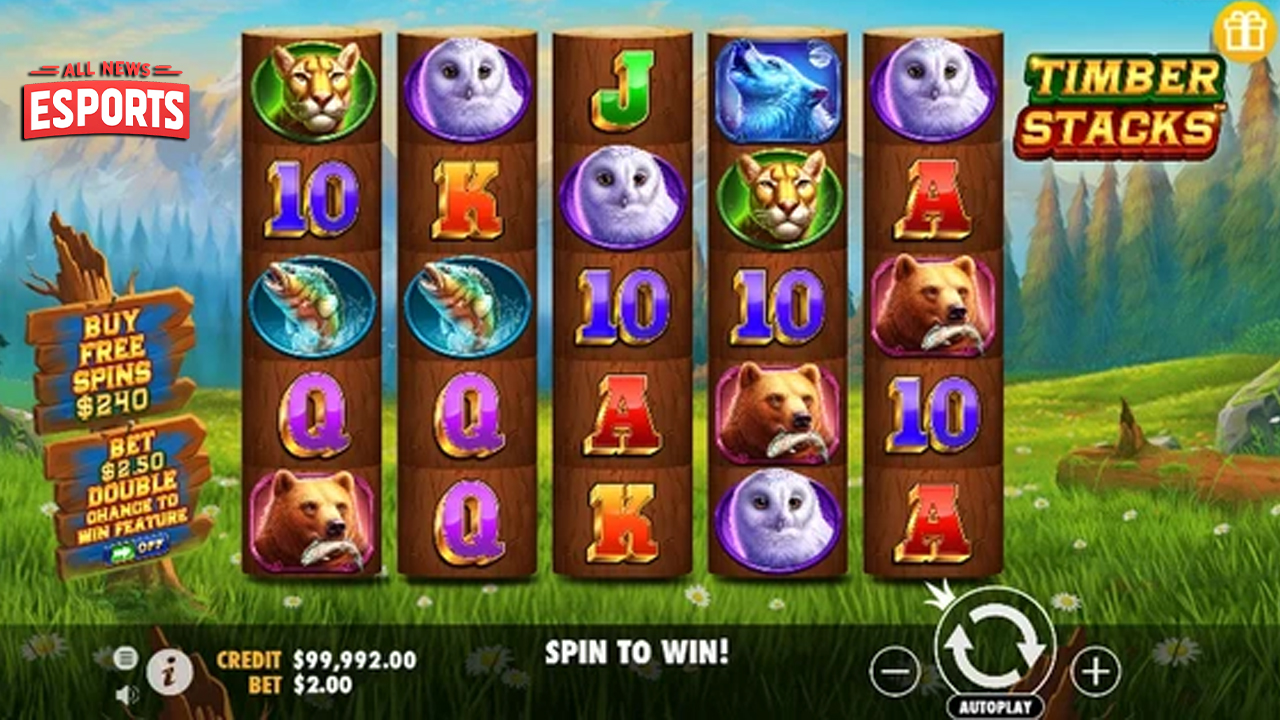Open the game information paytable
Screen dimensions: 1280x720
[169, 672]
